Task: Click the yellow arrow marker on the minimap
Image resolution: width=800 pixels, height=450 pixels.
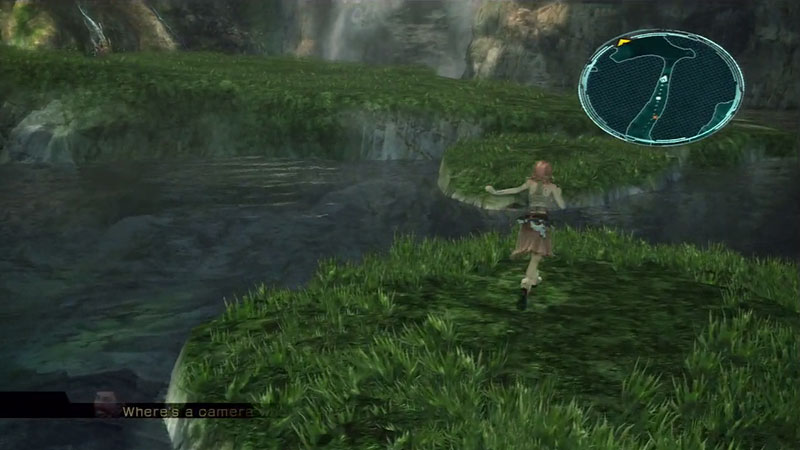Action: pyautogui.click(x=622, y=43)
